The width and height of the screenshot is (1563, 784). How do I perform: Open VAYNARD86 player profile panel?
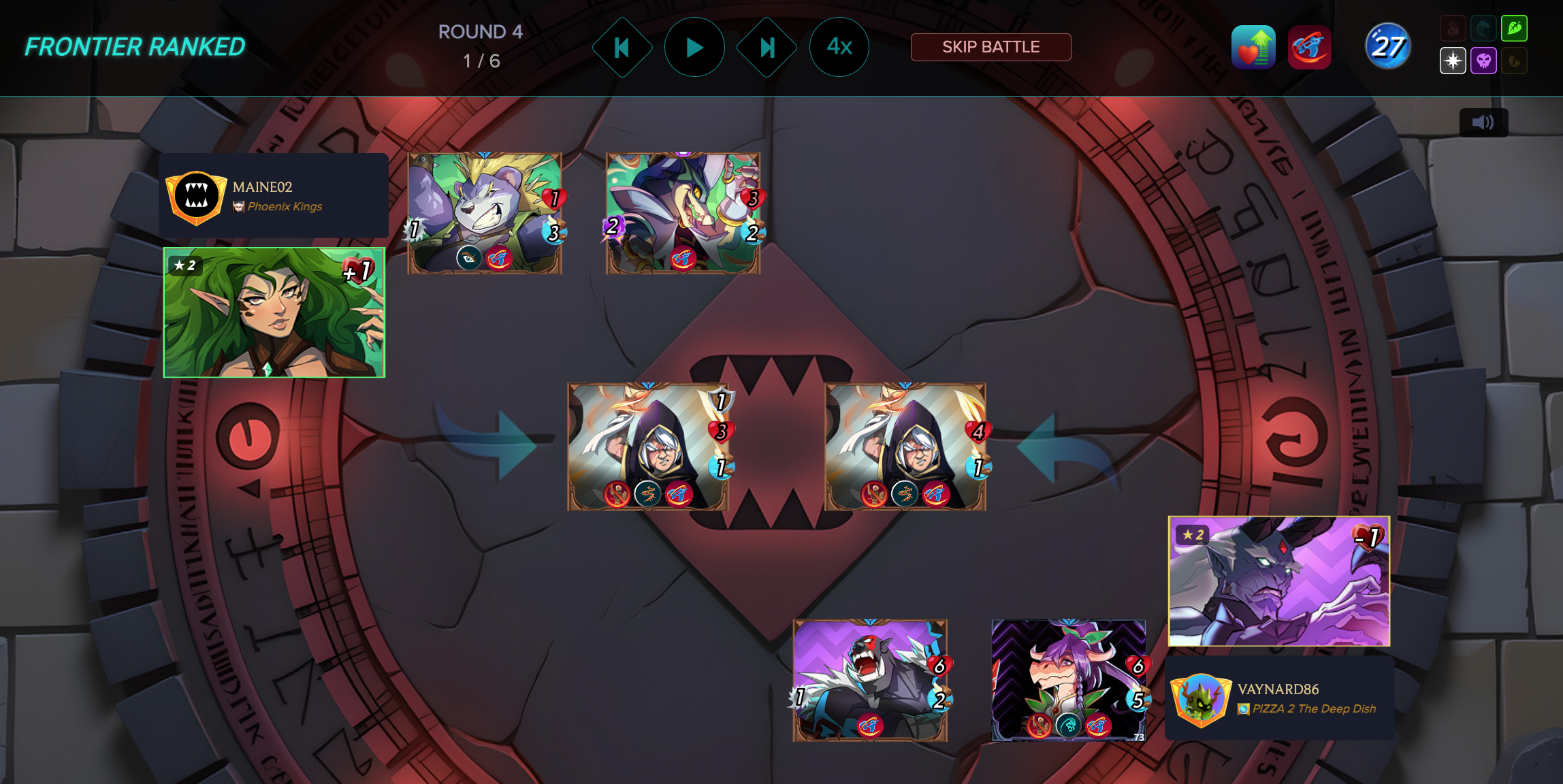[1279, 698]
